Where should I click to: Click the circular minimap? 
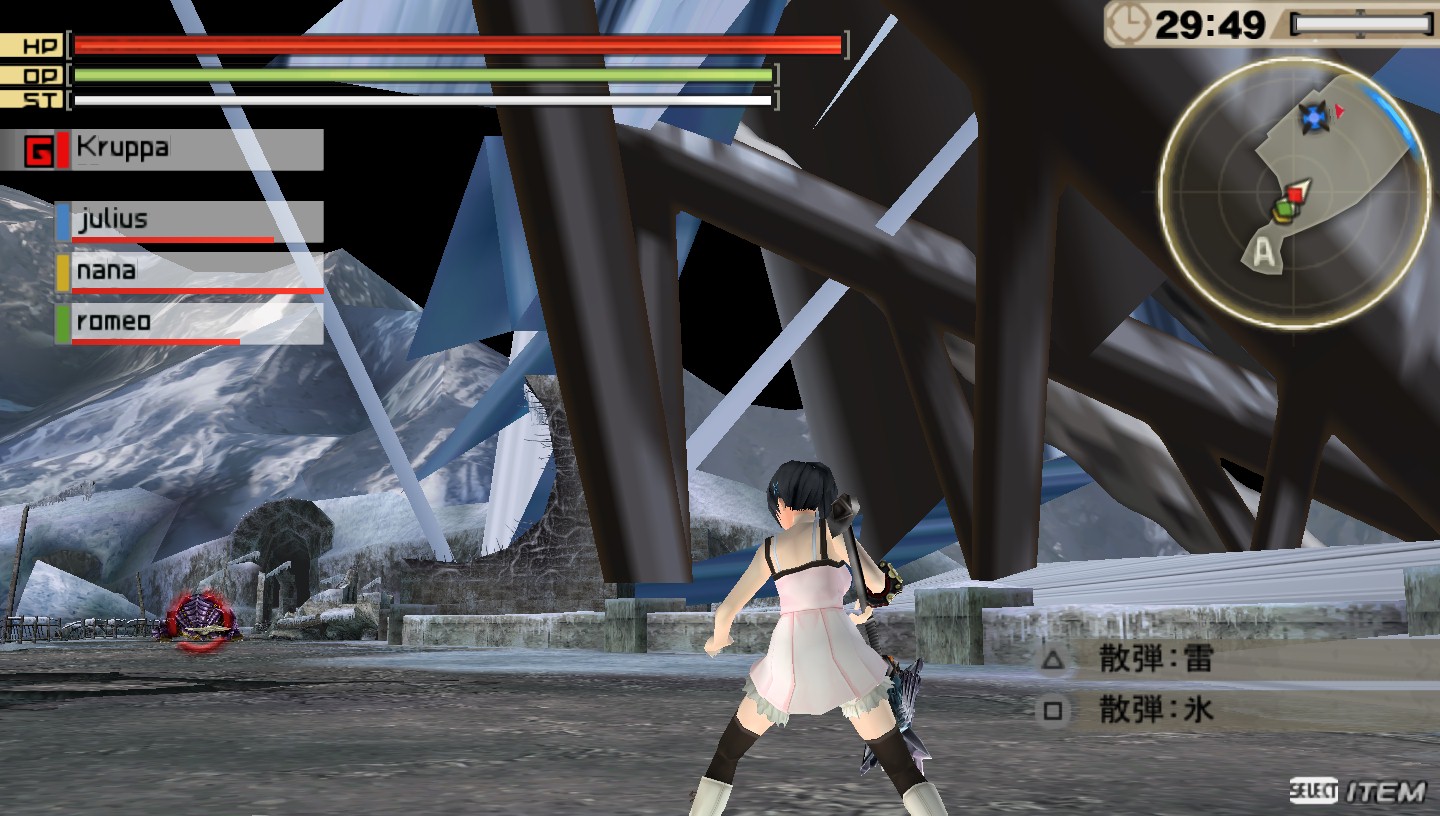click(1294, 190)
